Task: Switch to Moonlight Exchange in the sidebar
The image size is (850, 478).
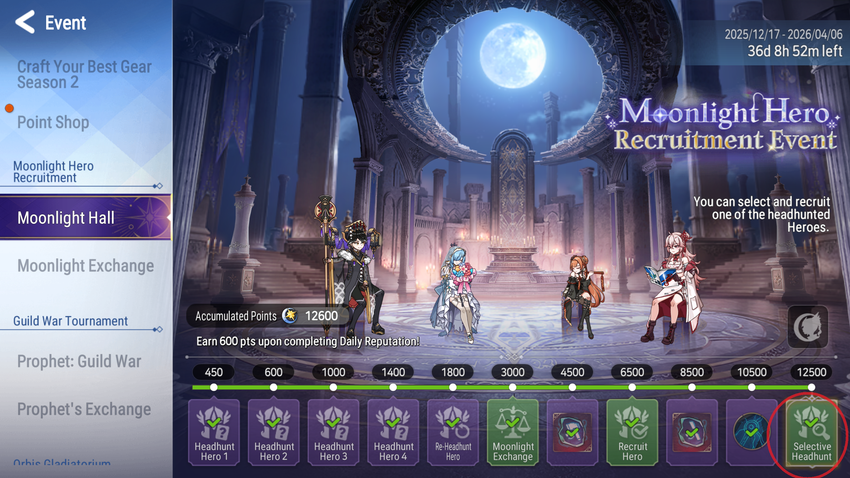Action: pyautogui.click(x=85, y=266)
